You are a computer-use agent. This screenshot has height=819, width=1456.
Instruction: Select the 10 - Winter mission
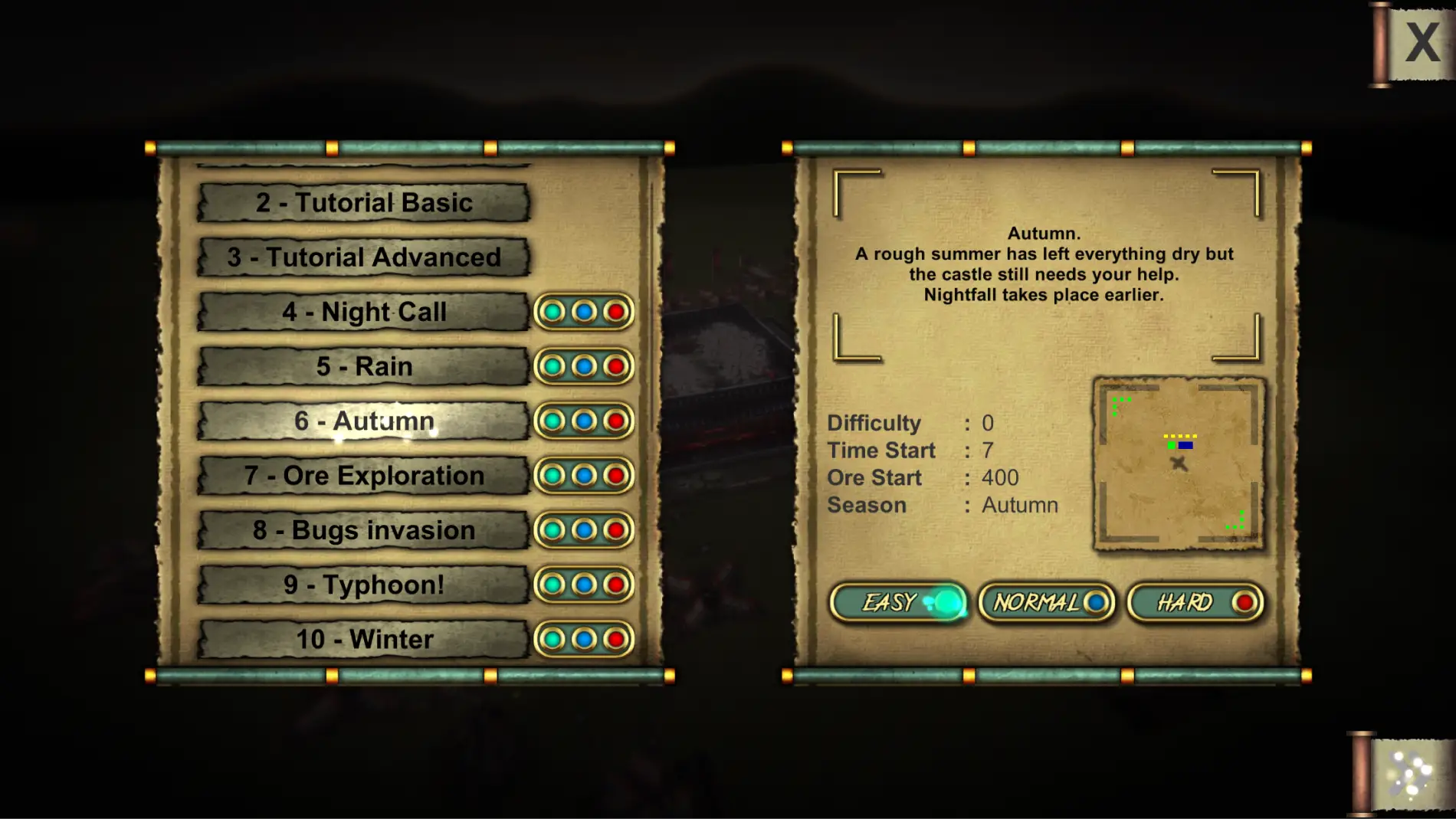click(363, 639)
